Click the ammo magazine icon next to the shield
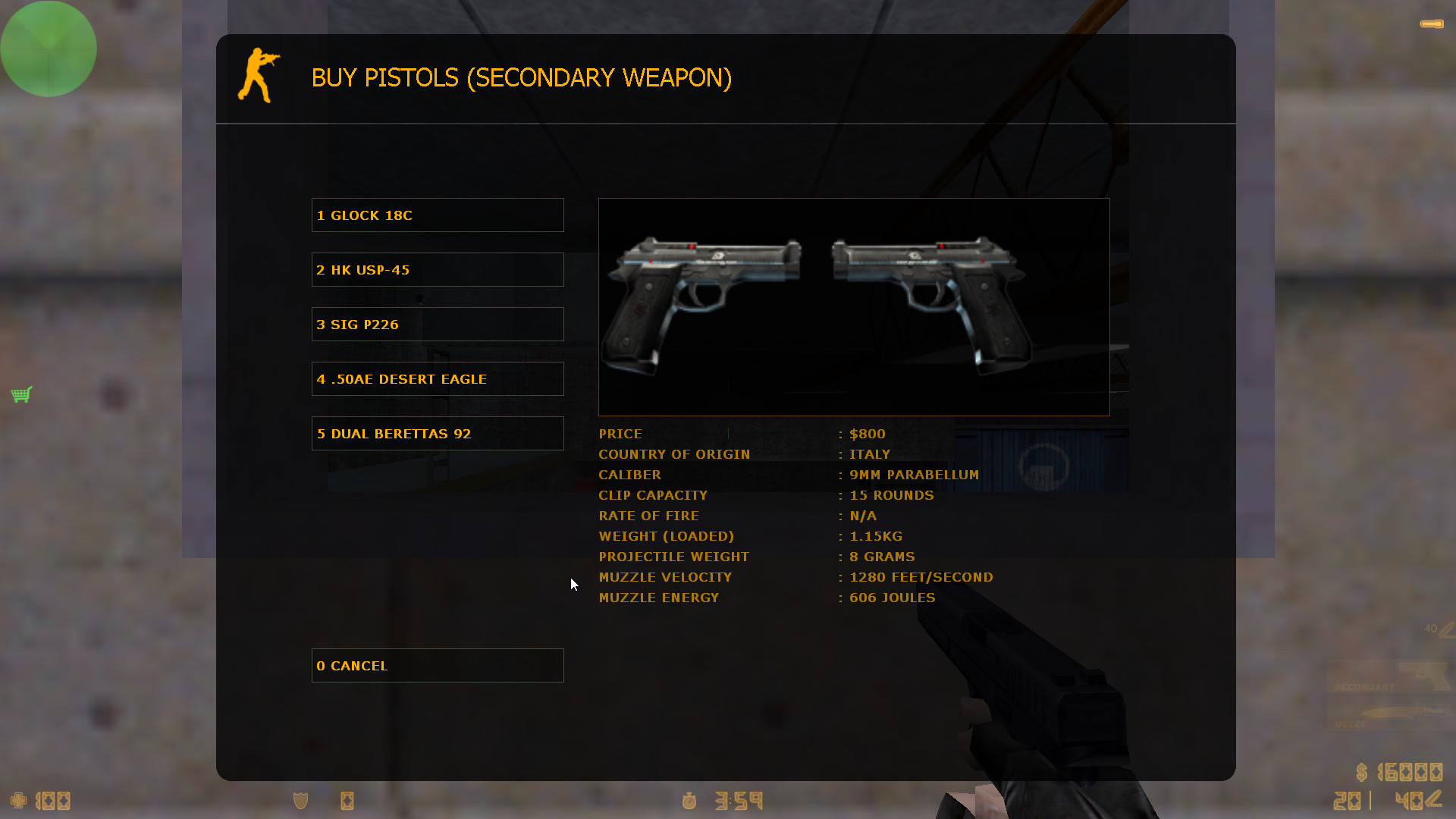Viewport: 1456px width, 819px height. 347,800
